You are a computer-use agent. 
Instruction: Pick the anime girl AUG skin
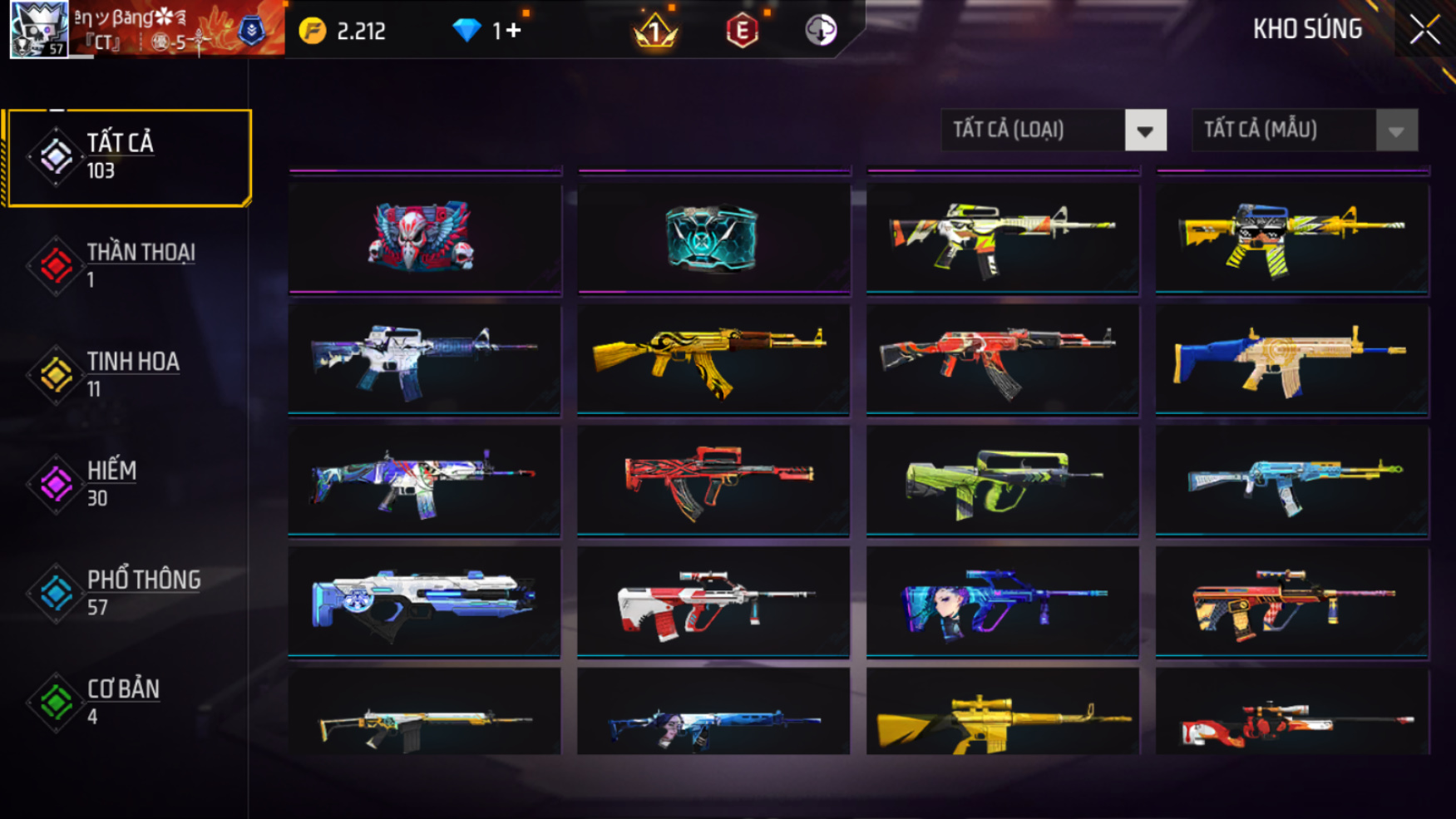(x=1002, y=601)
